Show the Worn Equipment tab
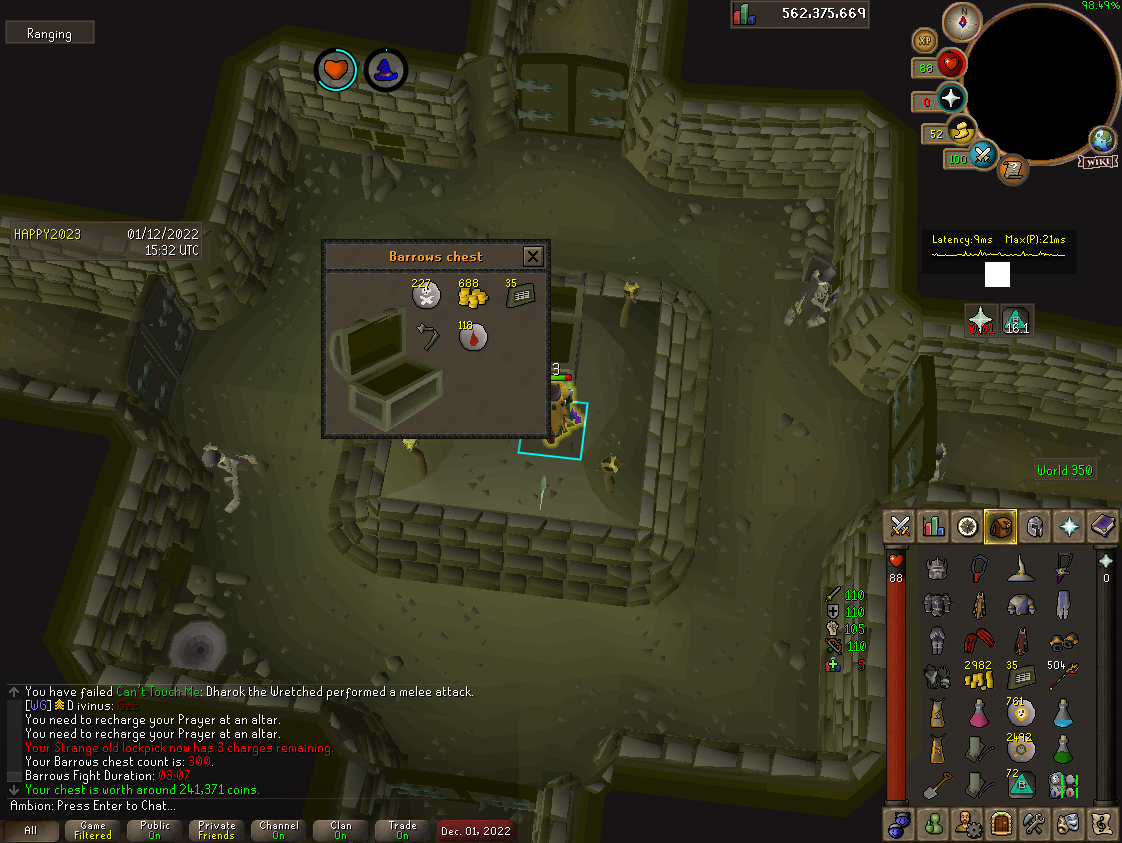Viewport: 1122px width, 843px height. coord(1035,526)
